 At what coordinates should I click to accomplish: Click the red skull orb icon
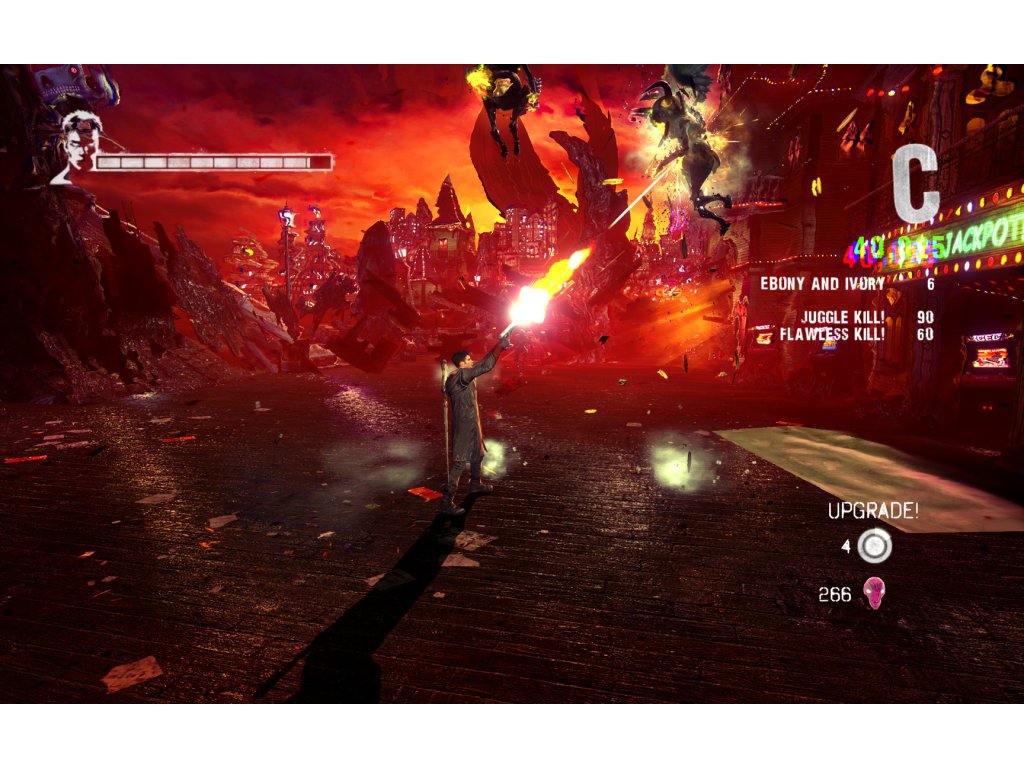coord(874,594)
